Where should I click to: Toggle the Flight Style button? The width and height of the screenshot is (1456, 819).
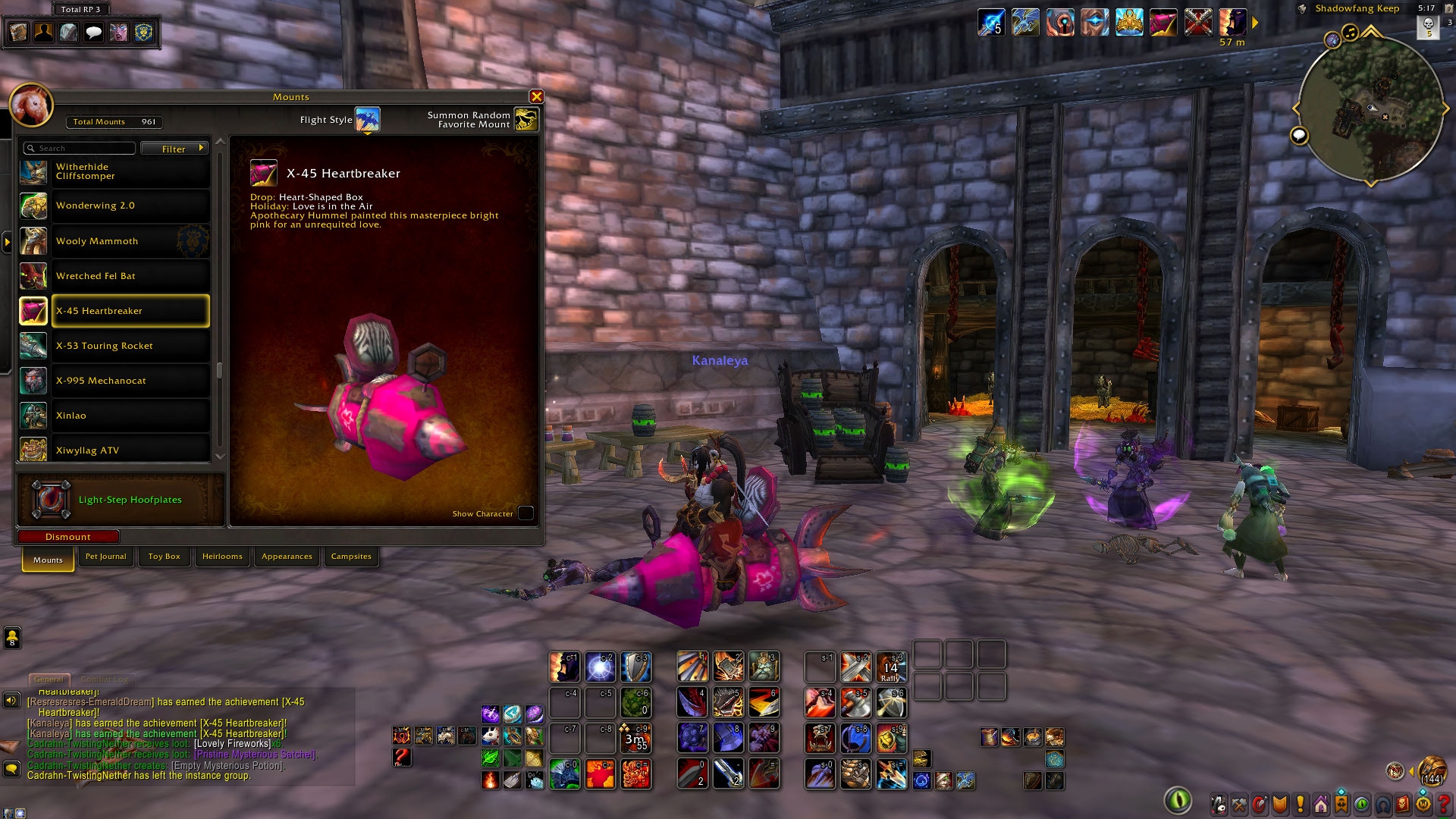pyautogui.click(x=368, y=119)
